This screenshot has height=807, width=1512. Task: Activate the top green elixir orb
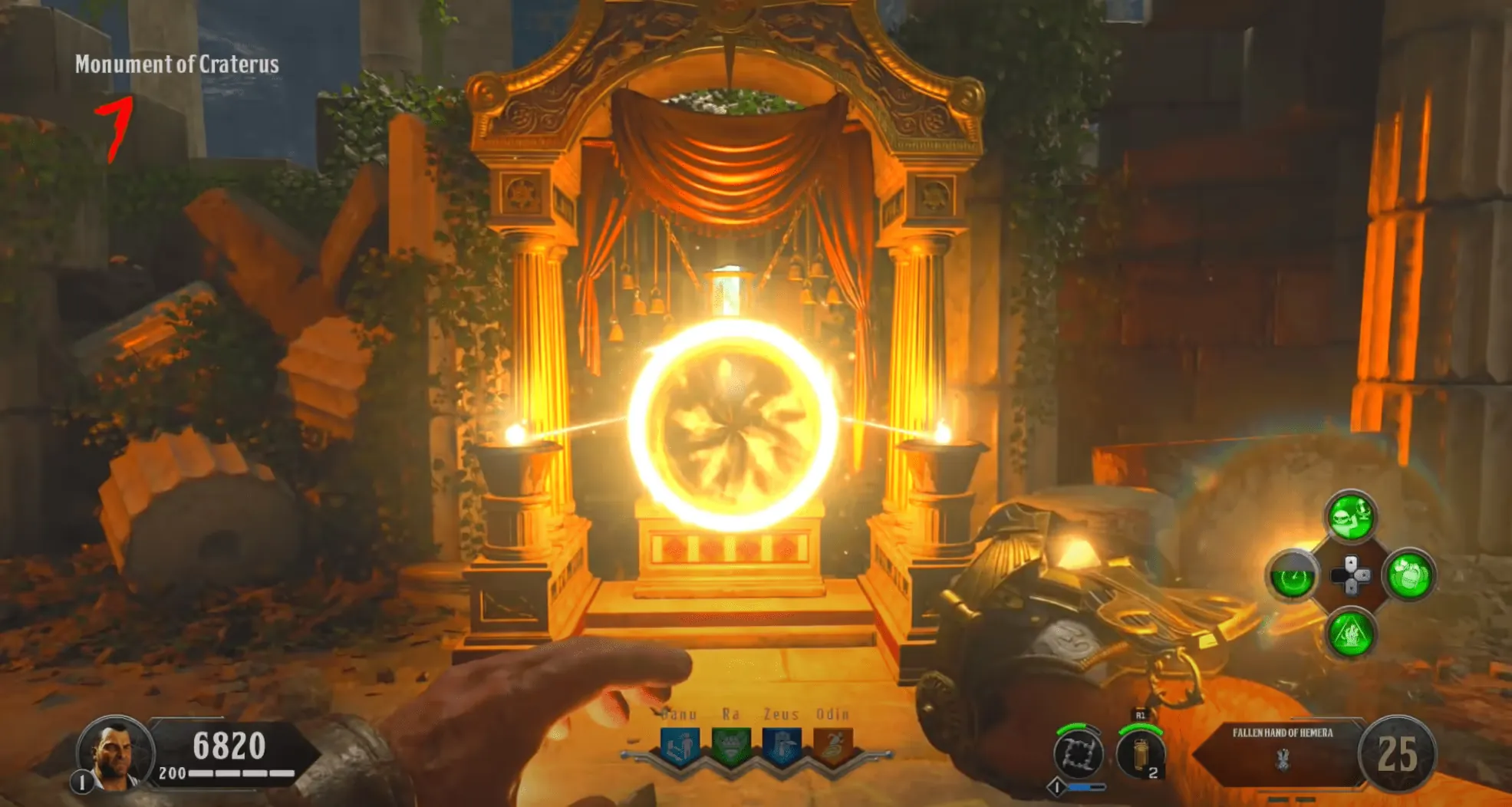tap(1351, 517)
